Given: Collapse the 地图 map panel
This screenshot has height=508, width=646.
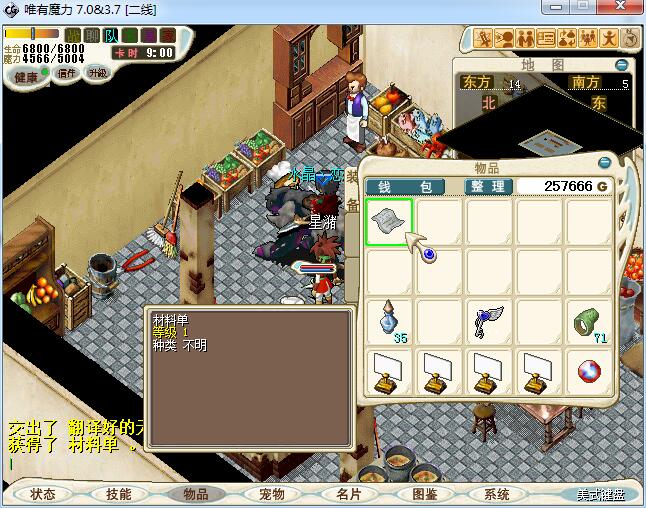Looking at the screenshot, I should click(x=622, y=65).
